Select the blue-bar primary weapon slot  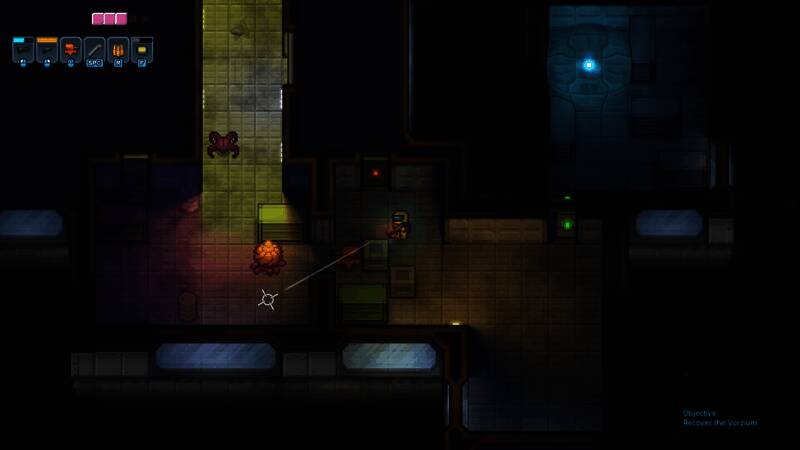(x=23, y=50)
